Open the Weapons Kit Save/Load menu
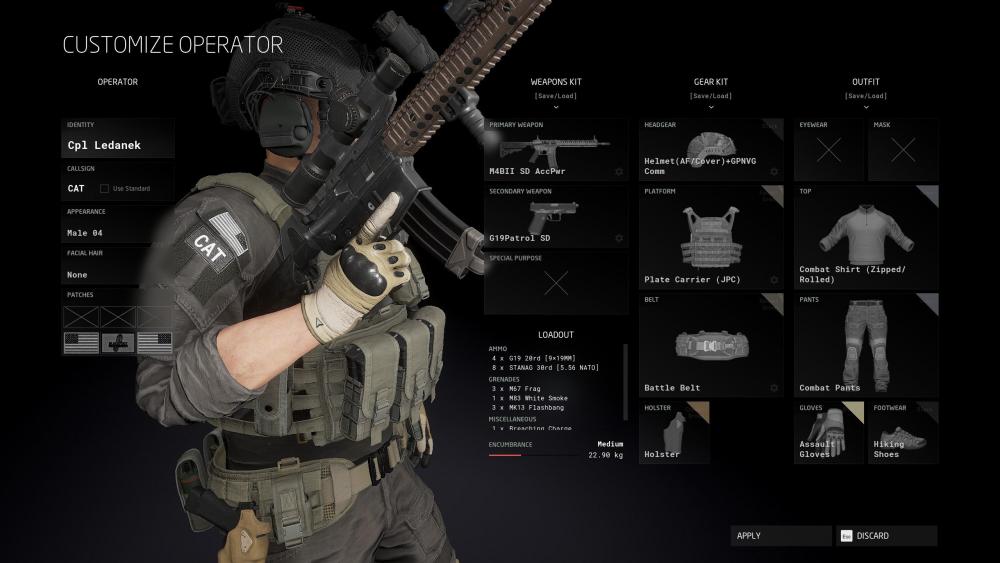This screenshot has height=563, width=1000. (x=558, y=97)
